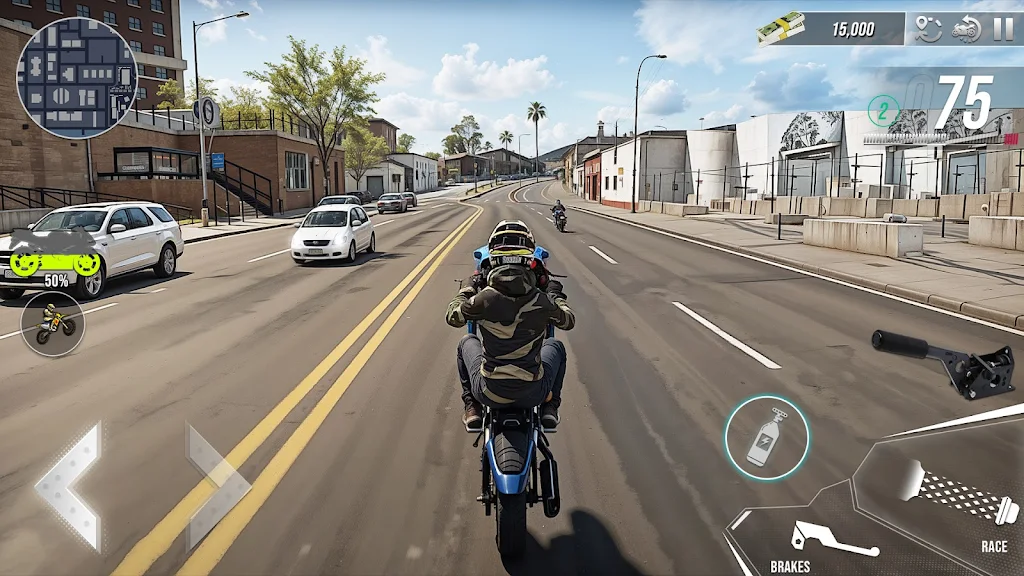Steer left with the left arrow
1024x576 pixels.
click(70, 486)
